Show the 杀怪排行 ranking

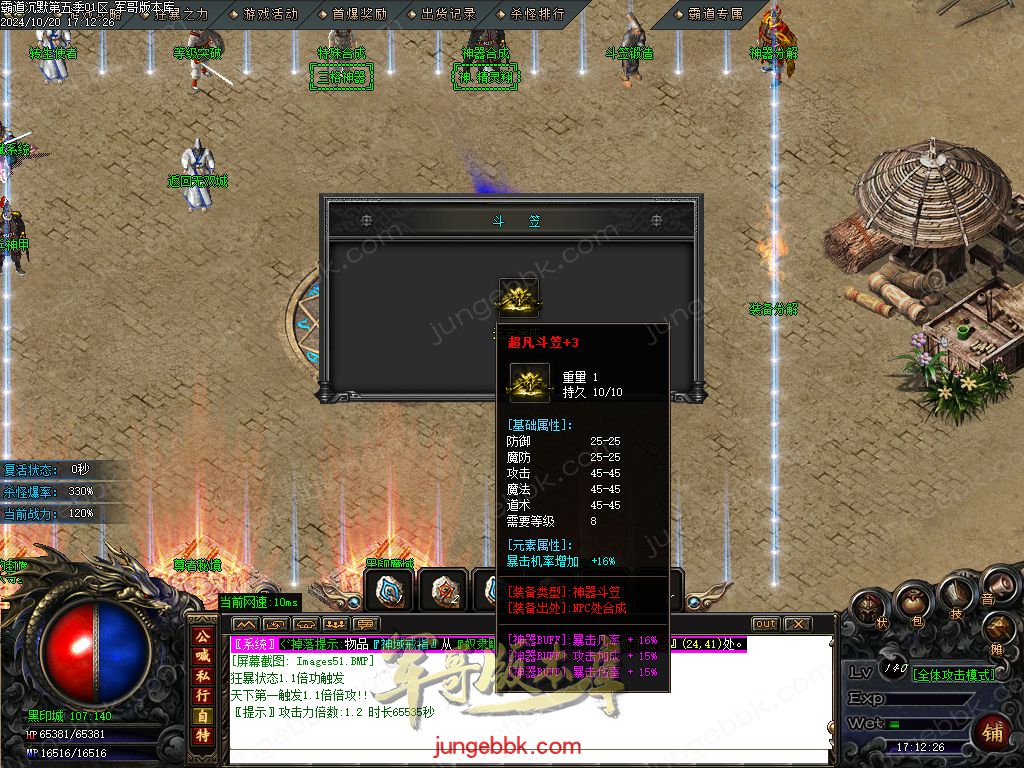536,14
